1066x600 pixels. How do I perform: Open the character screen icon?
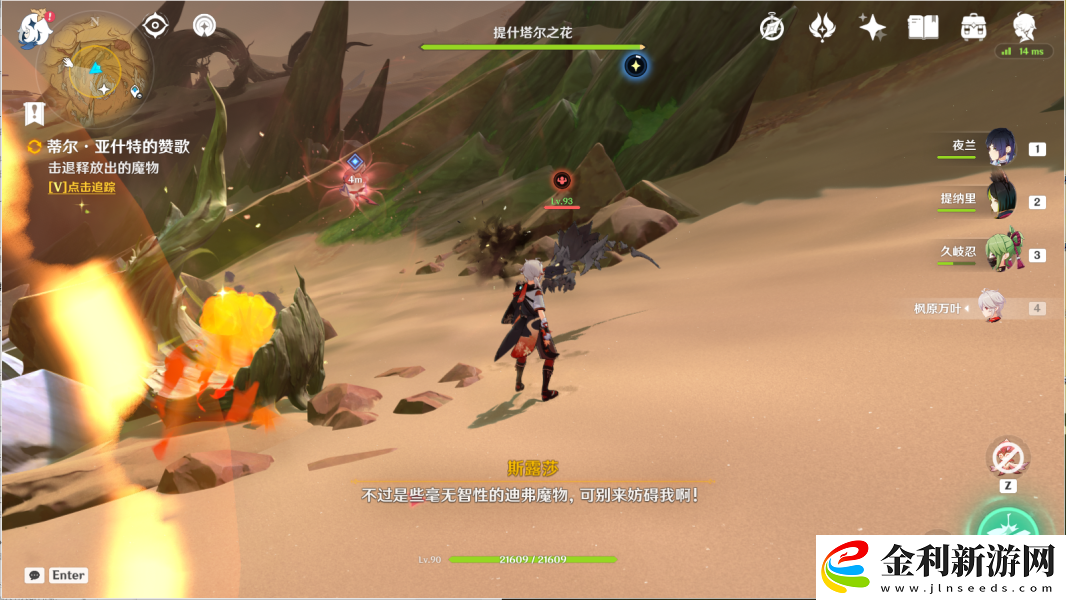point(1023,26)
